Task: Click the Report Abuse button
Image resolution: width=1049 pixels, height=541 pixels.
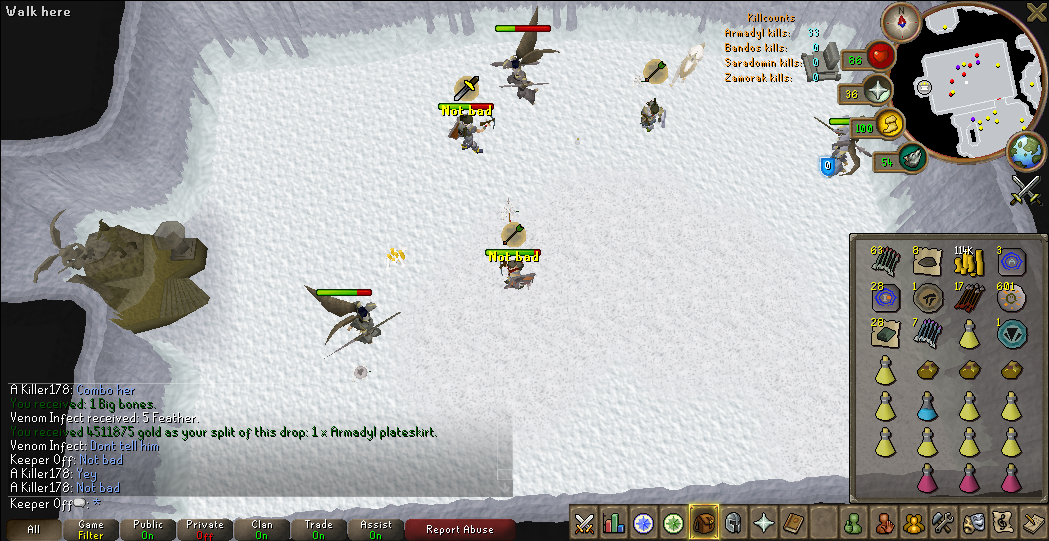Action: click(x=461, y=530)
